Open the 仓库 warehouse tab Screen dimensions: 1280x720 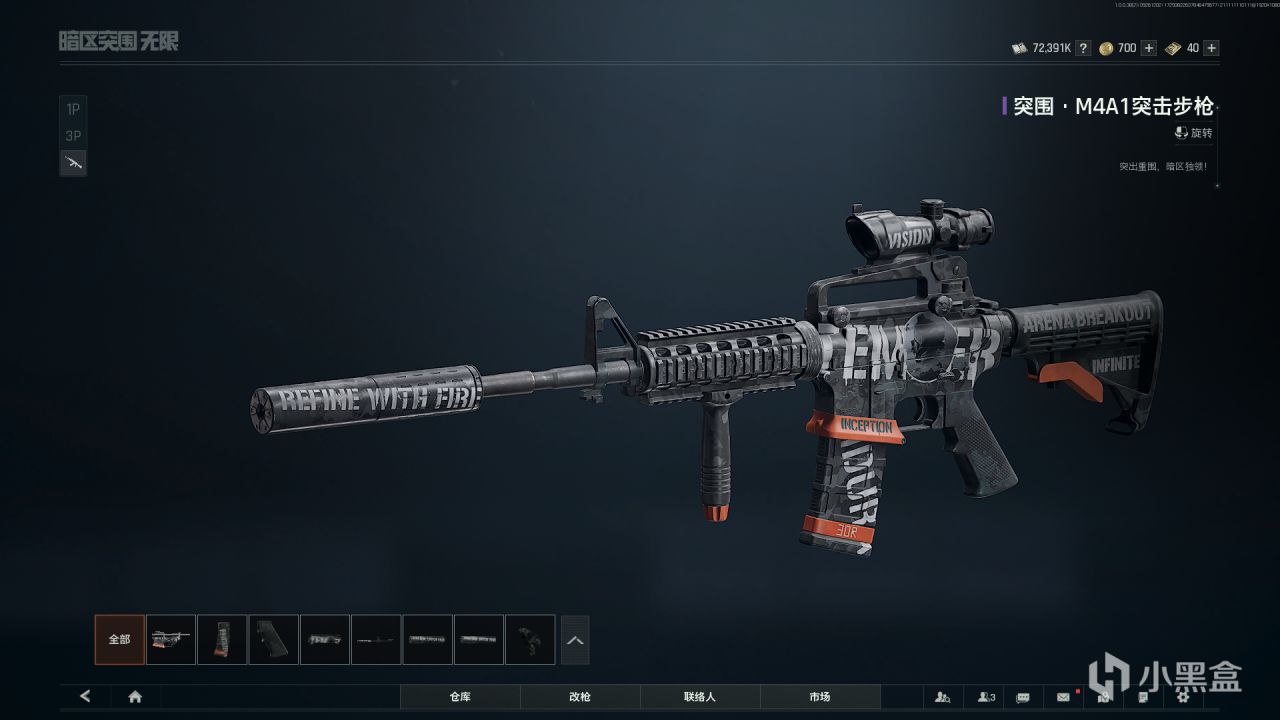click(x=460, y=696)
